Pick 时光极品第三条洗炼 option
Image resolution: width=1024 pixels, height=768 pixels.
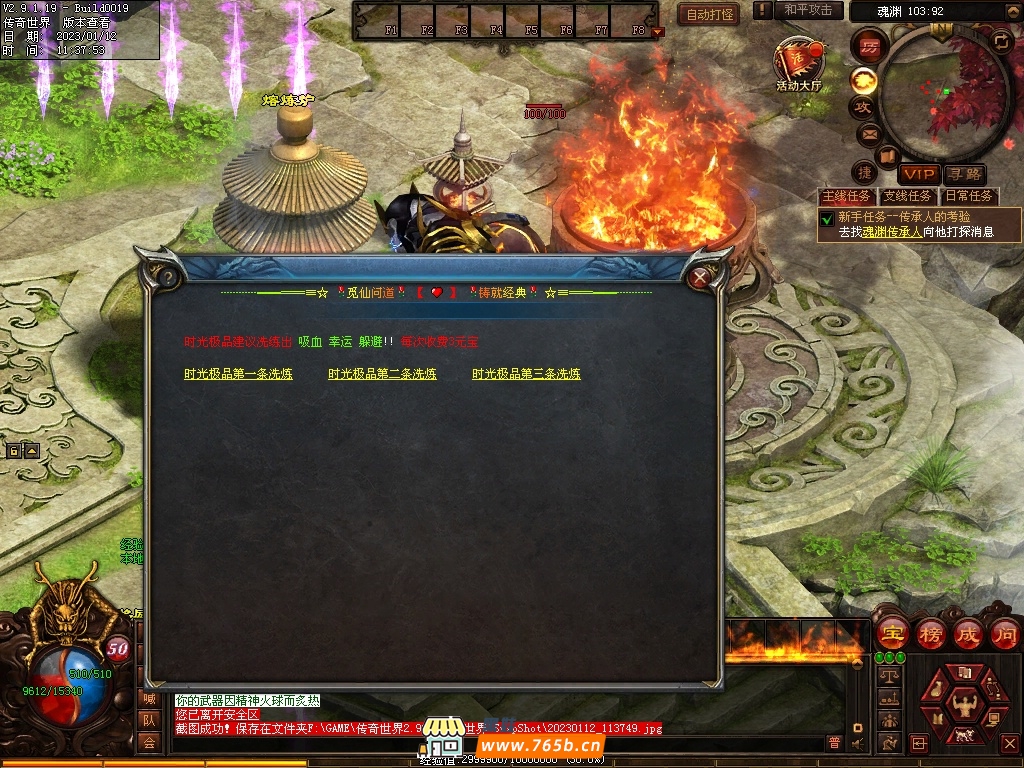point(526,374)
